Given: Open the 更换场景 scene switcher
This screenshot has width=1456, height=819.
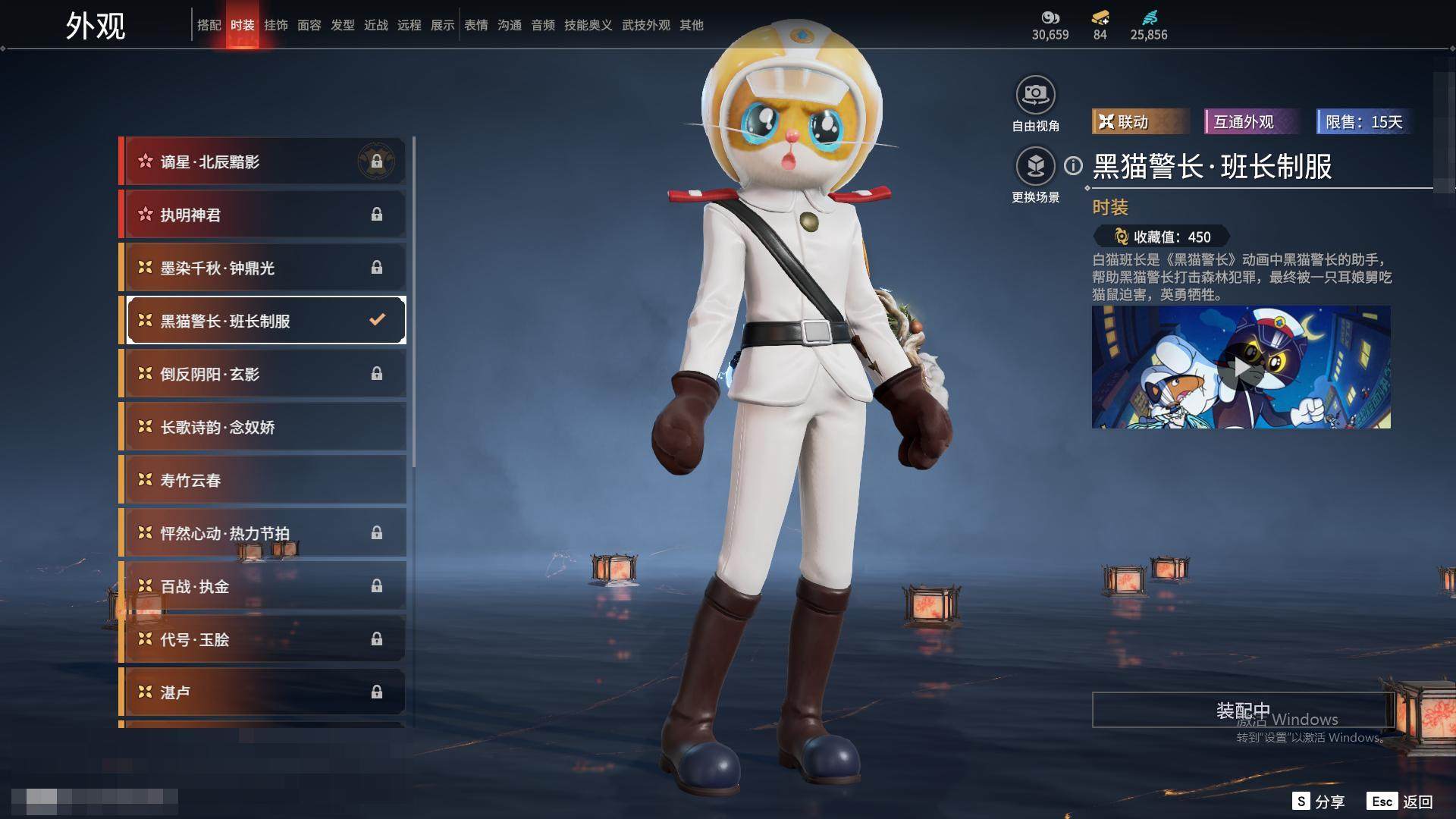Looking at the screenshot, I should click(x=1035, y=167).
